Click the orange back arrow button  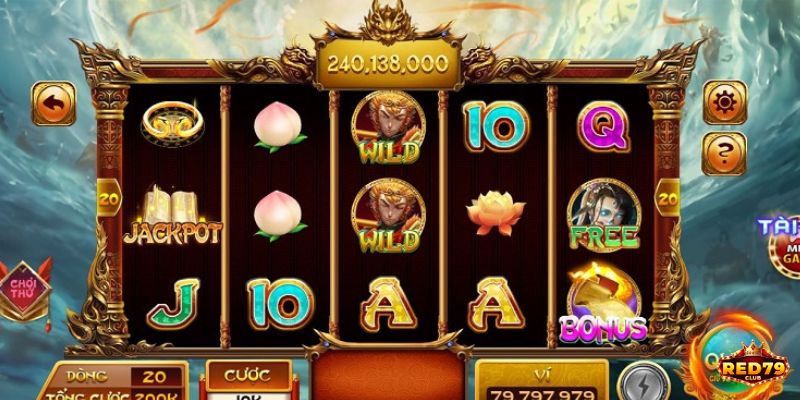[53, 104]
